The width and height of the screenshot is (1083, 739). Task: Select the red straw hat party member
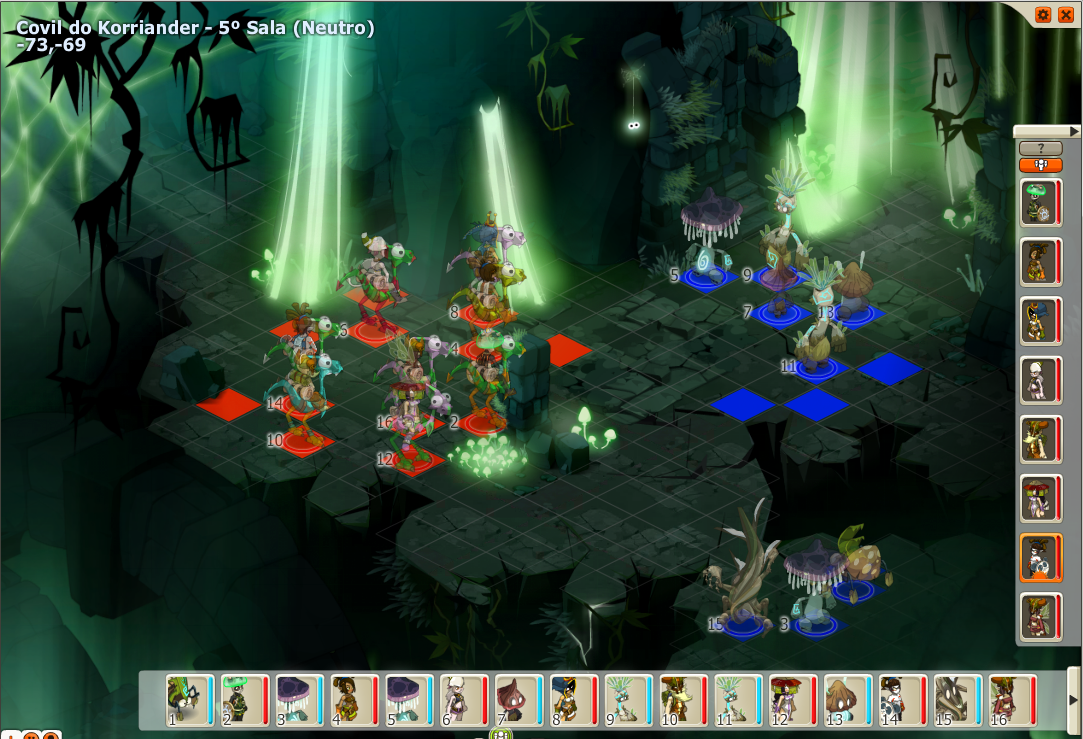click(x=1040, y=498)
